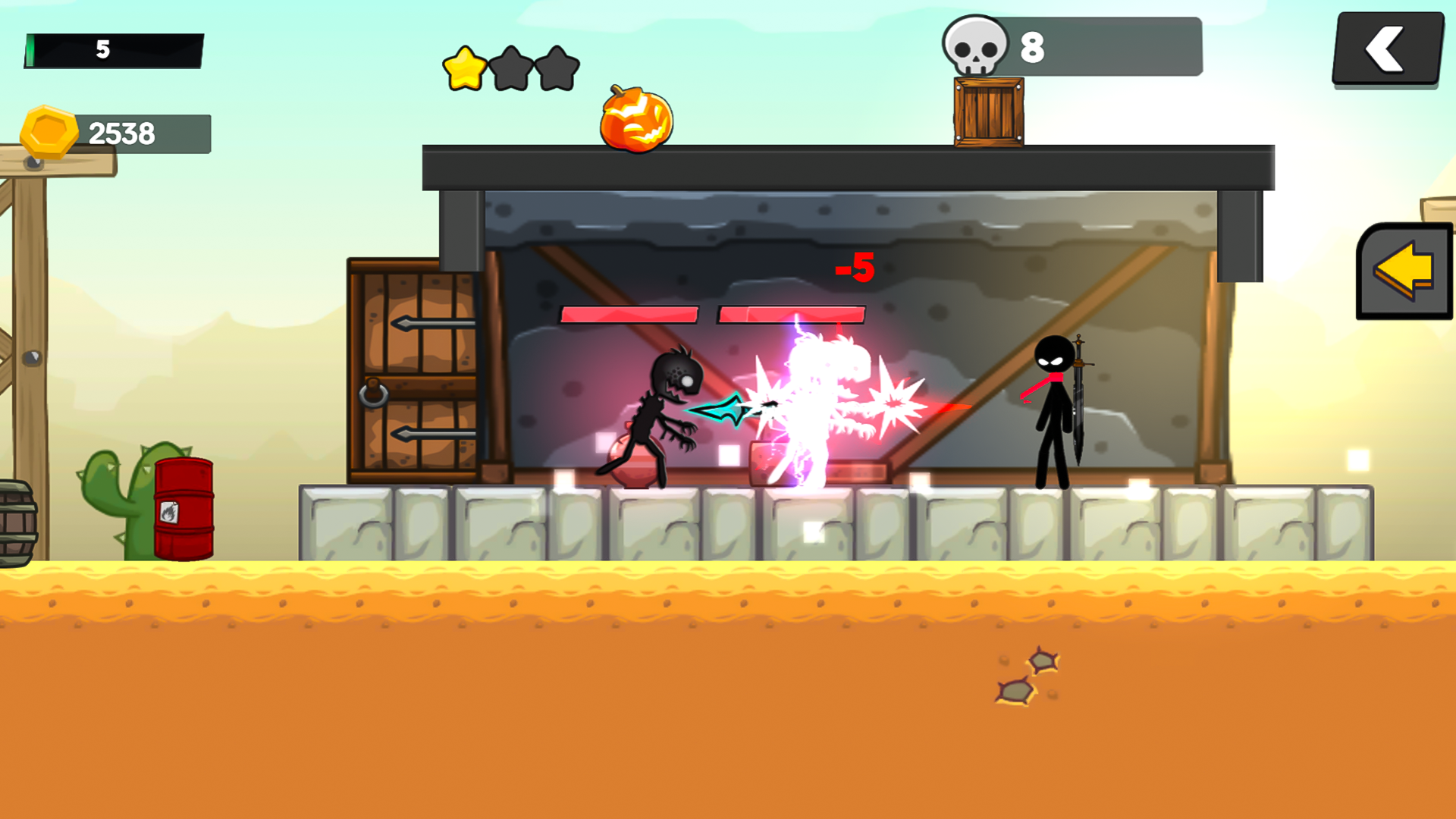
Task: Select the first earned star icon
Action: (464, 67)
